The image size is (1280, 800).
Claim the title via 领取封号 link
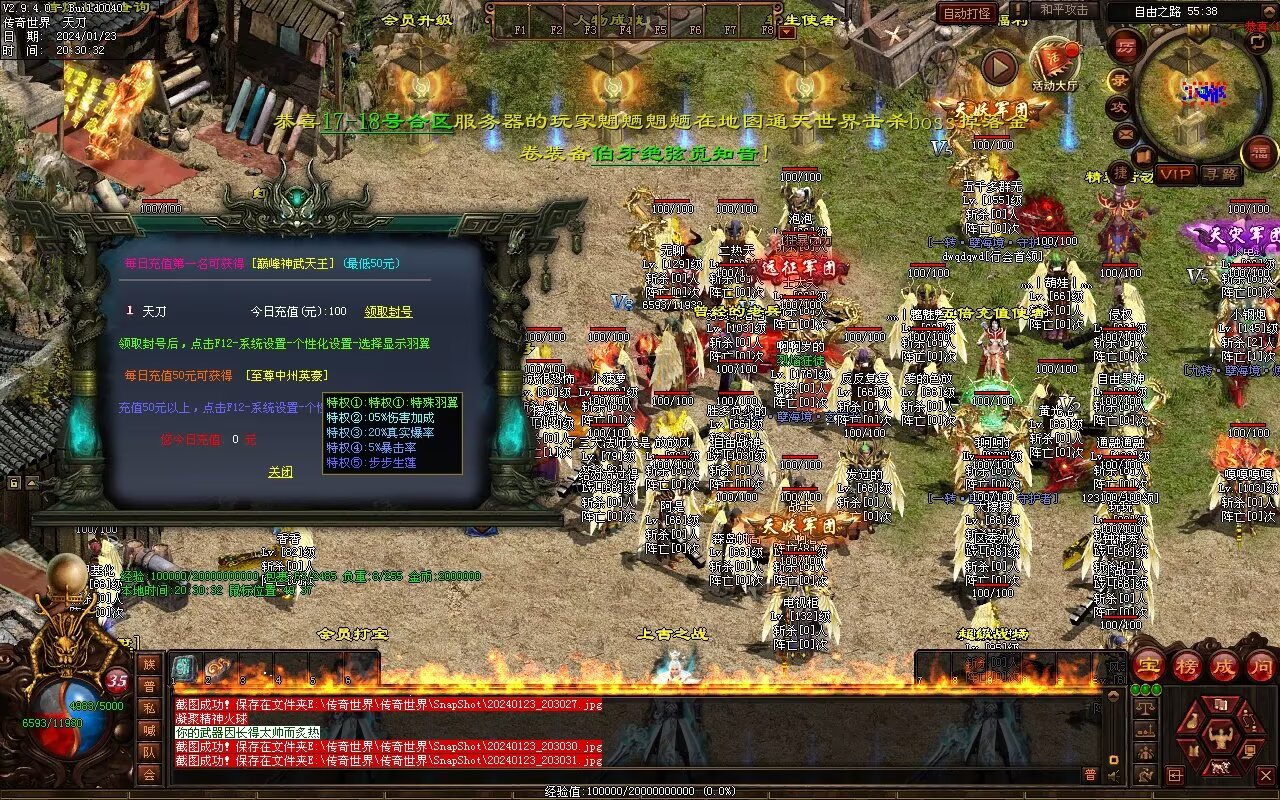388,312
